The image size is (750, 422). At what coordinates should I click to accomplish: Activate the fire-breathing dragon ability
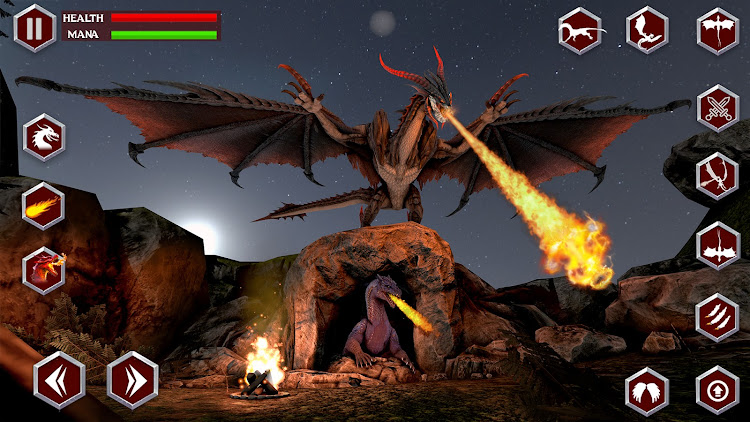click(x=44, y=270)
